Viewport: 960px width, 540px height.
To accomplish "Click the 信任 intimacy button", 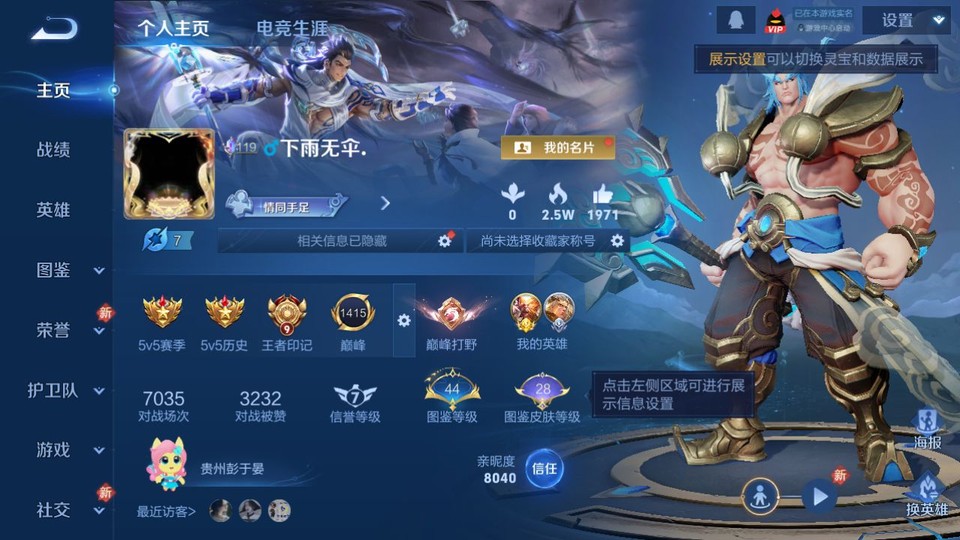I will click(x=544, y=468).
